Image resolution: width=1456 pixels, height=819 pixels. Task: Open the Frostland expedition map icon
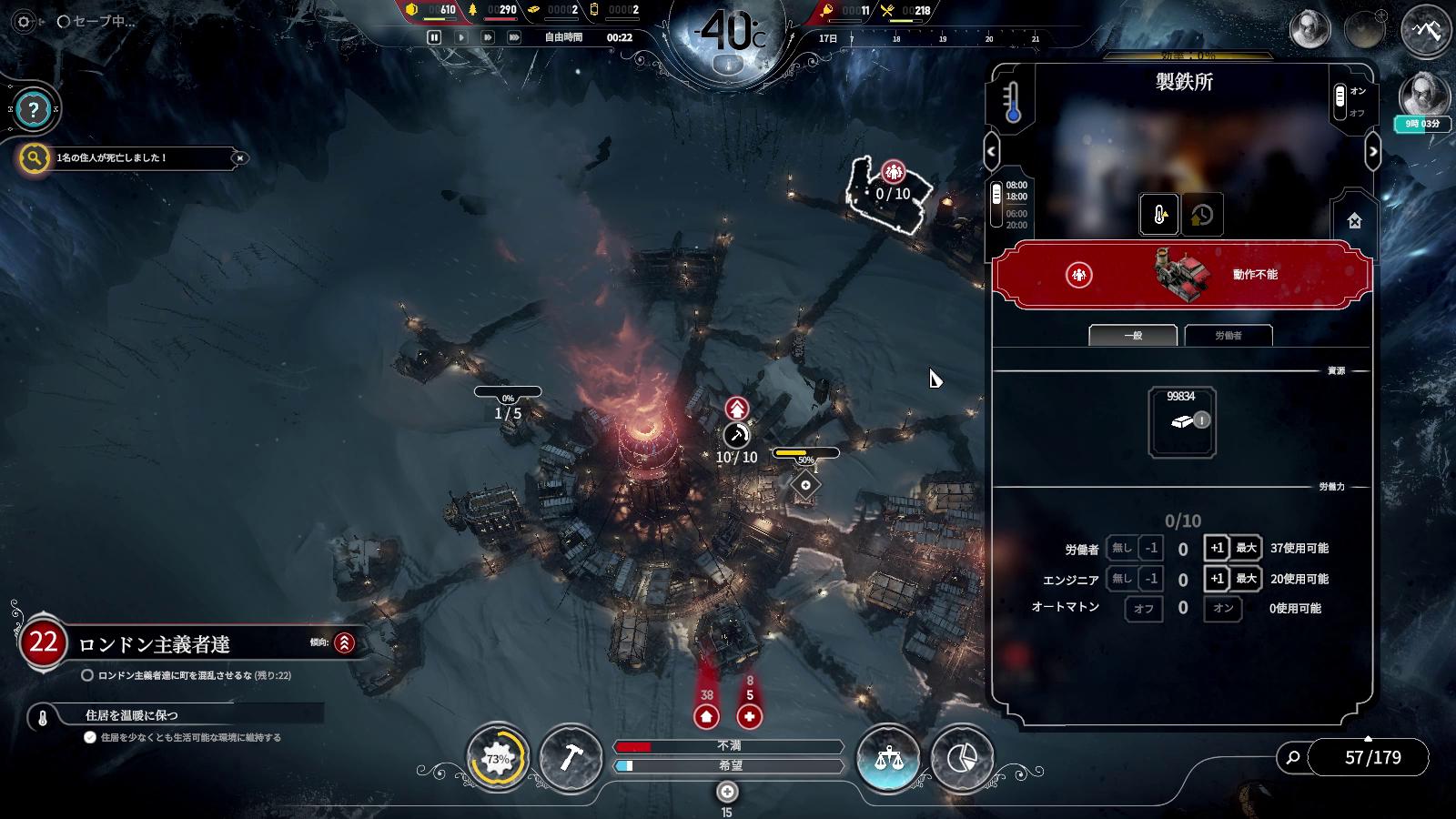[1426, 31]
